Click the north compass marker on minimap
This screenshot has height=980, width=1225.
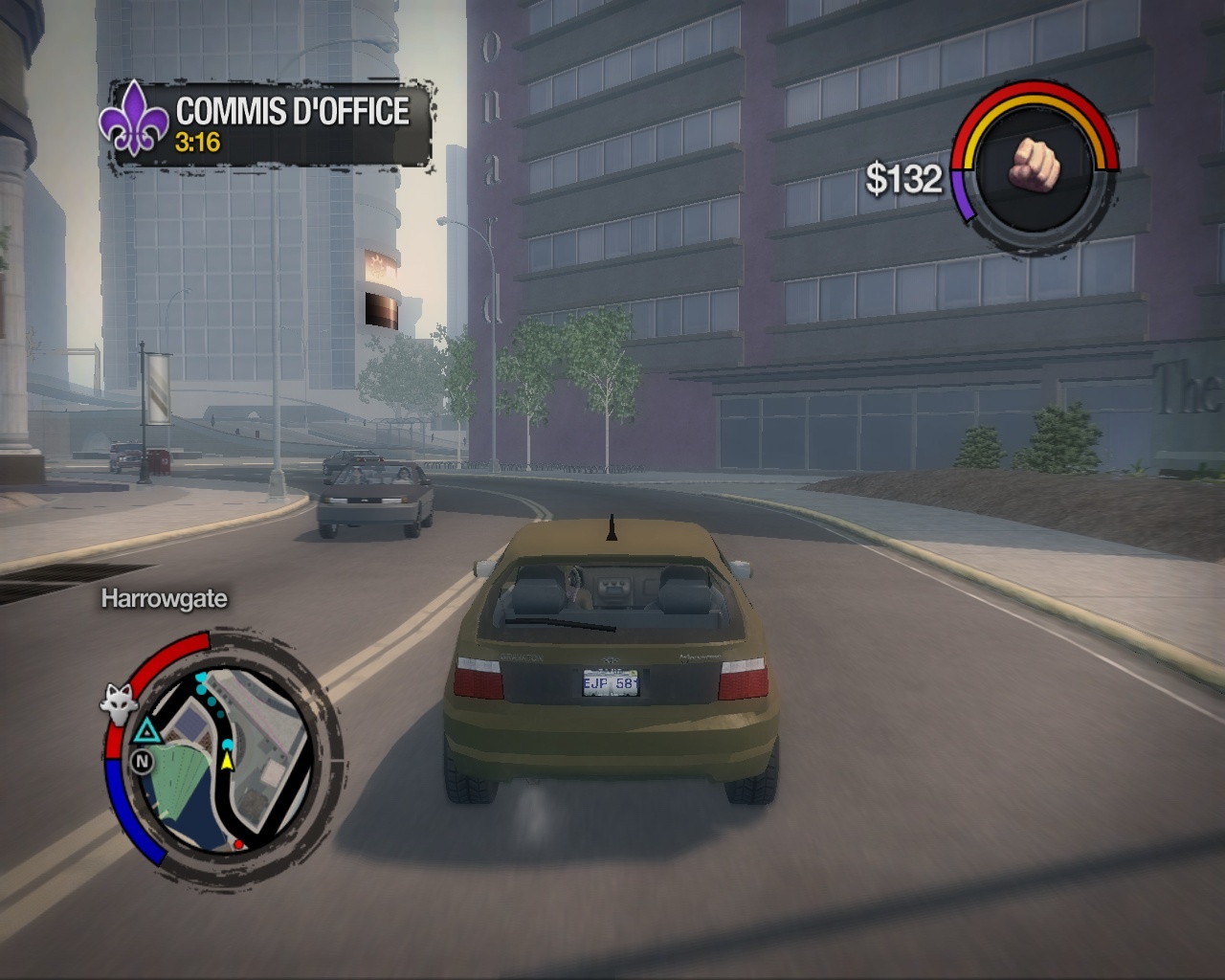[142, 762]
